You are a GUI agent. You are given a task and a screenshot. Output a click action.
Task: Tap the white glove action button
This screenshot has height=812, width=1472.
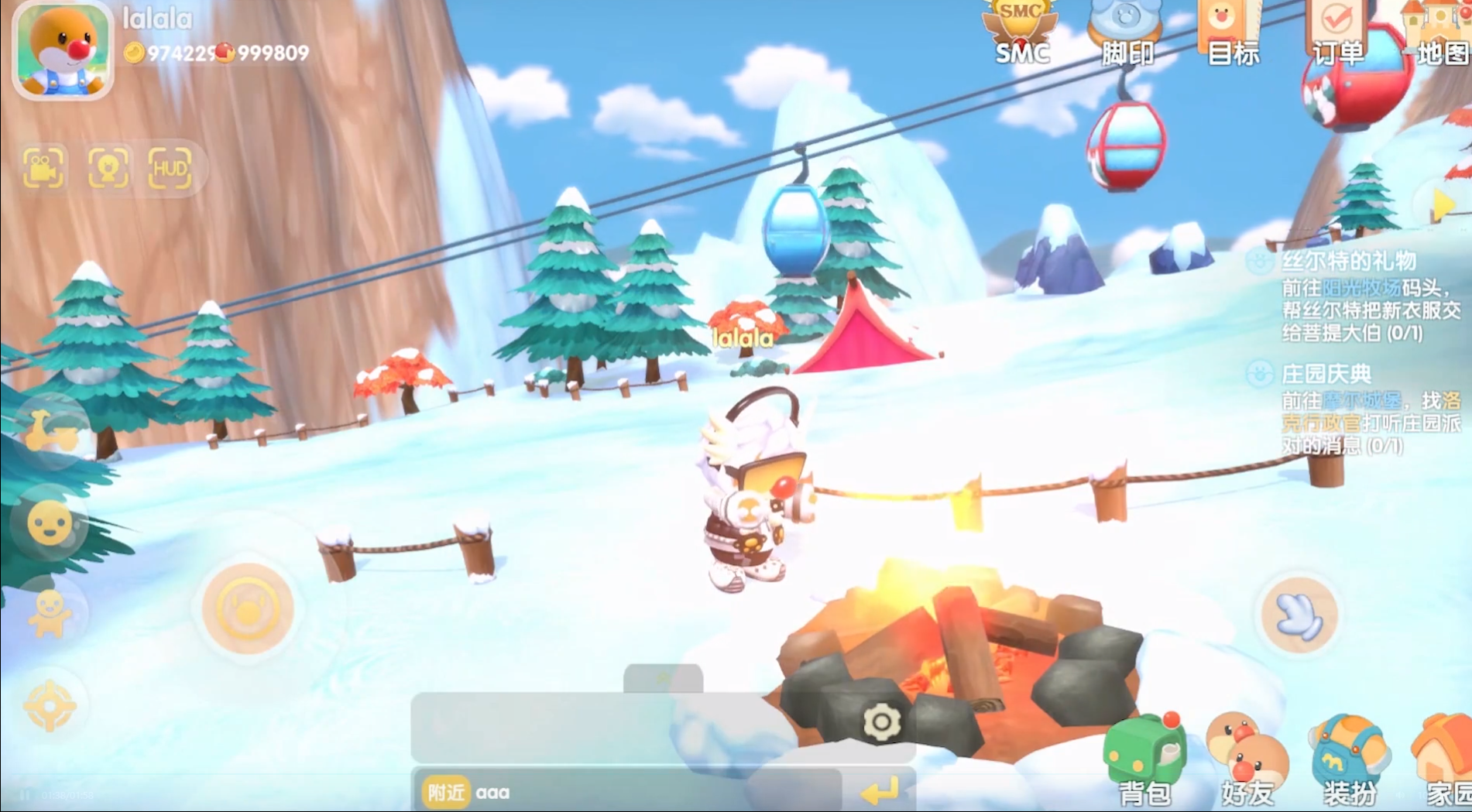[x=1299, y=615]
